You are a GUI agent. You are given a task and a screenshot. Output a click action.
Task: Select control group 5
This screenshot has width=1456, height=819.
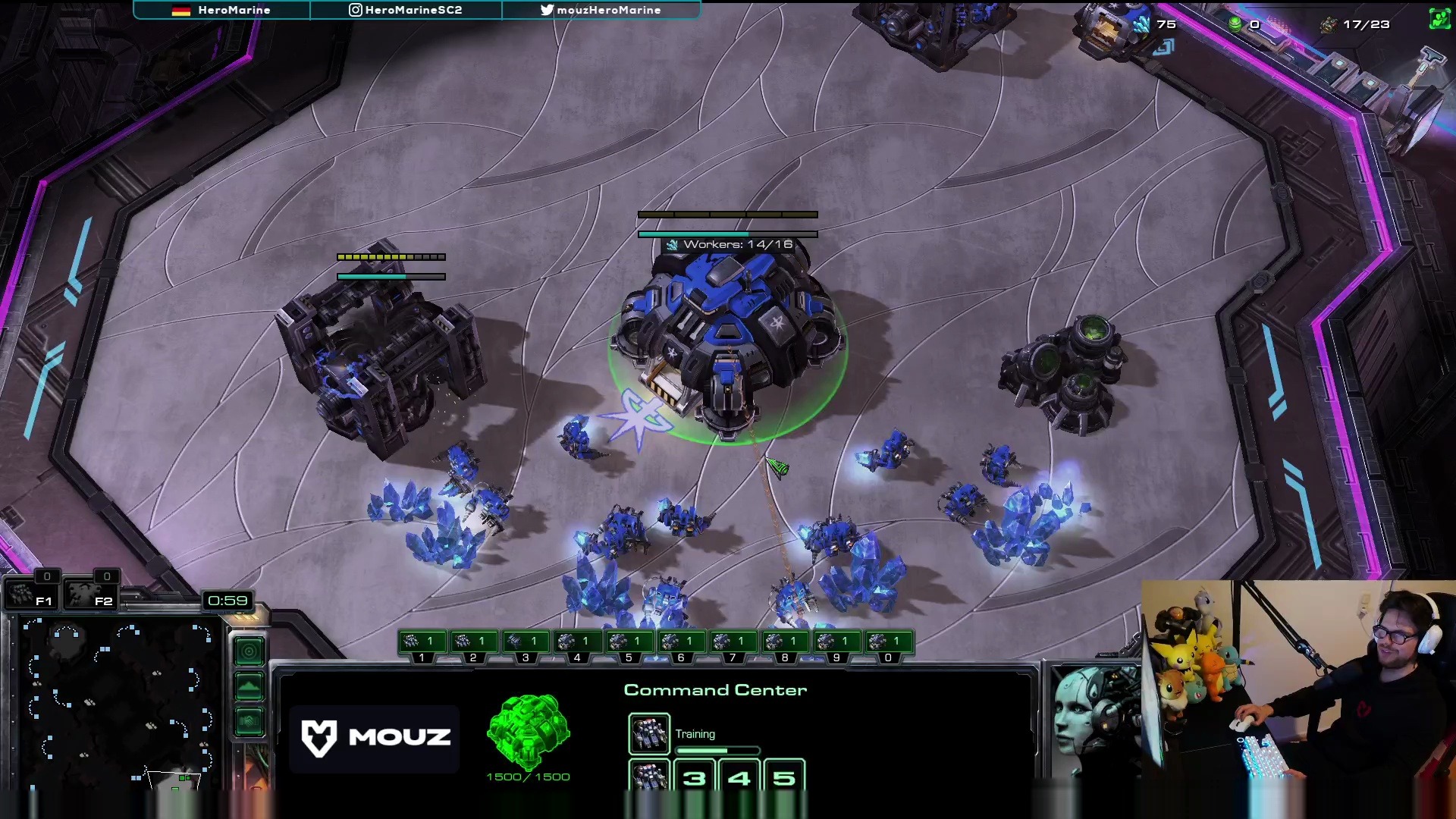[629, 643]
